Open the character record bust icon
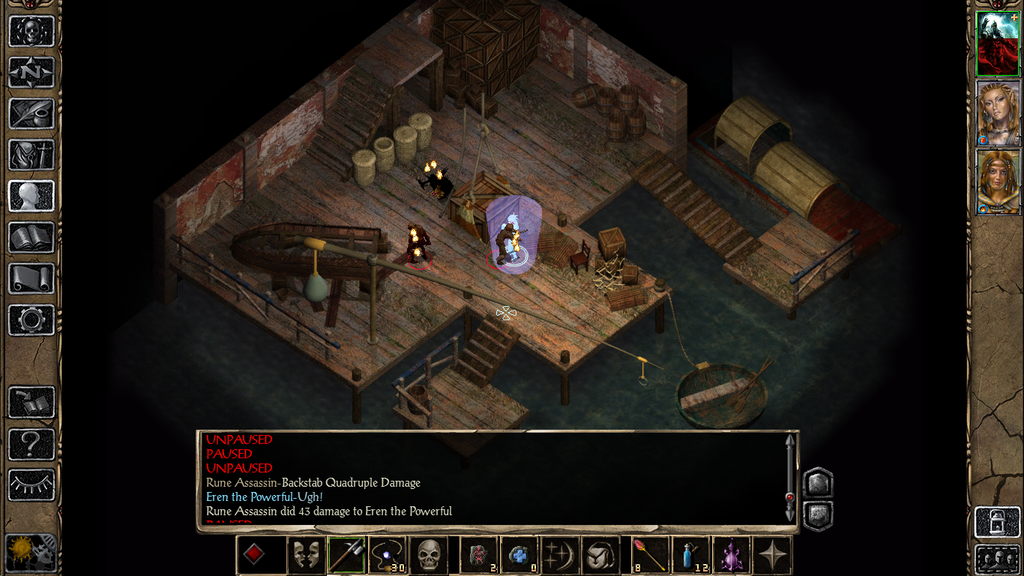Screen dimensions: 1024x576 tap(31, 196)
